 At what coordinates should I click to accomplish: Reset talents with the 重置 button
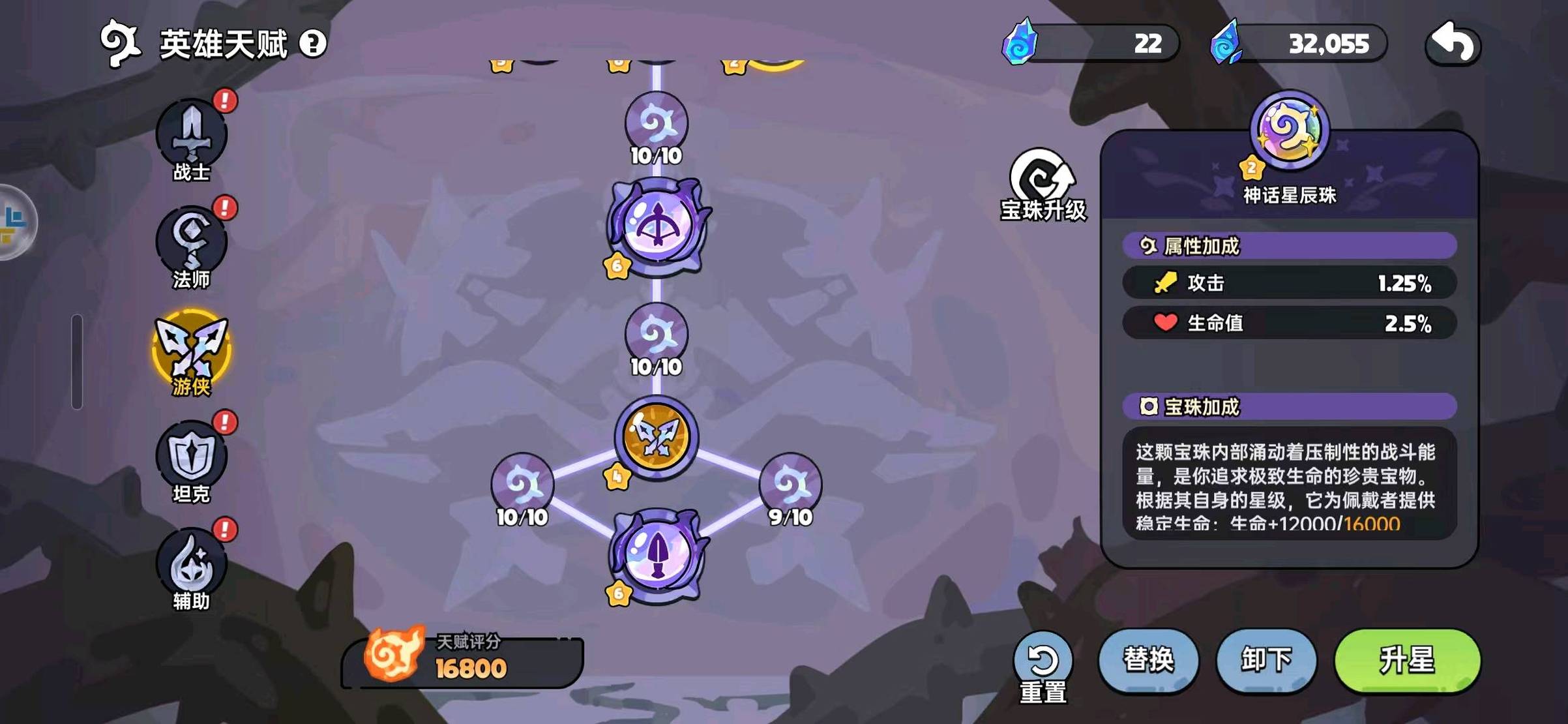tap(1043, 667)
